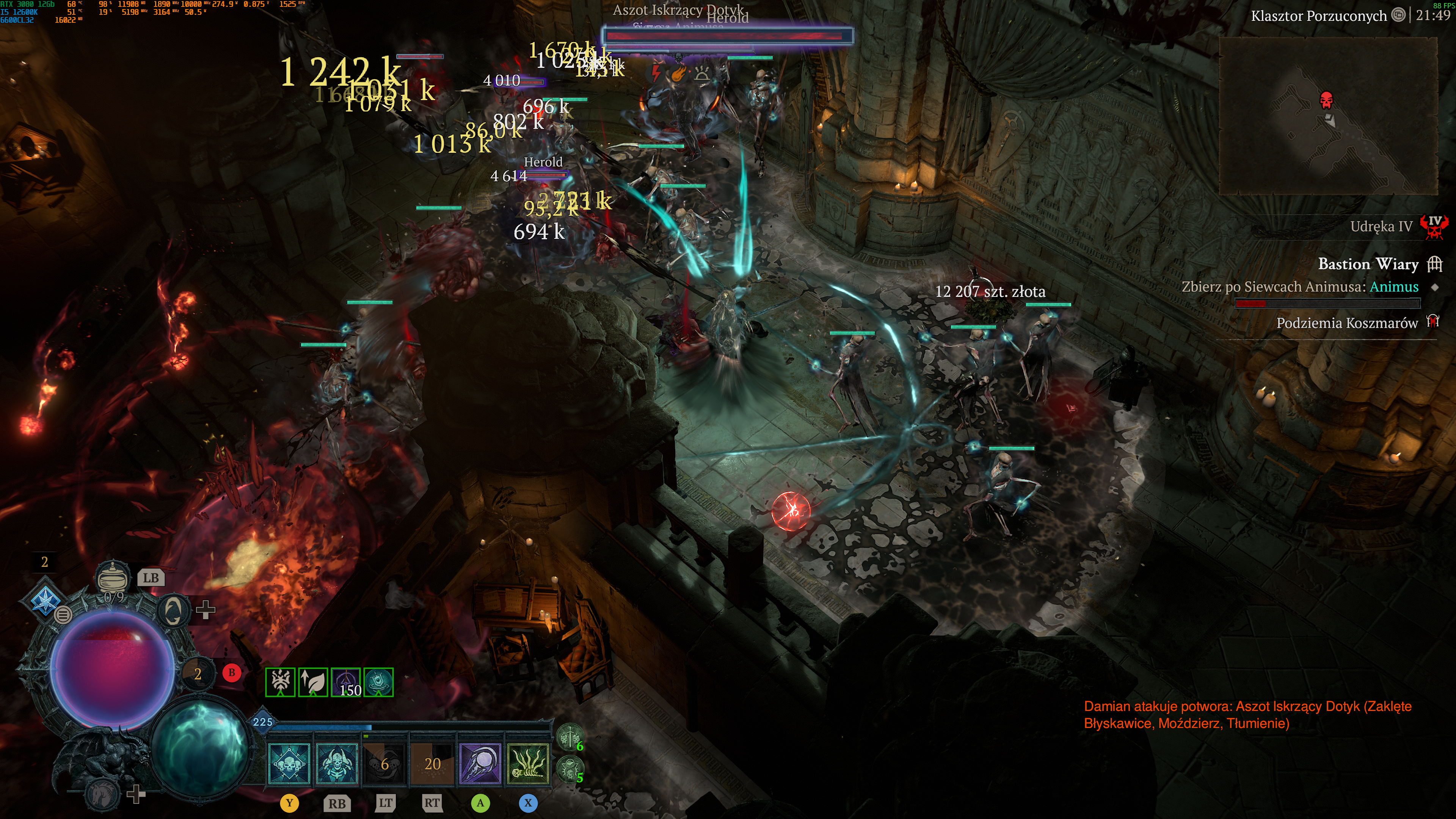Image resolution: width=1456 pixels, height=819 pixels.
Task: Inspect the leaf with arrow buff
Action: (x=313, y=682)
